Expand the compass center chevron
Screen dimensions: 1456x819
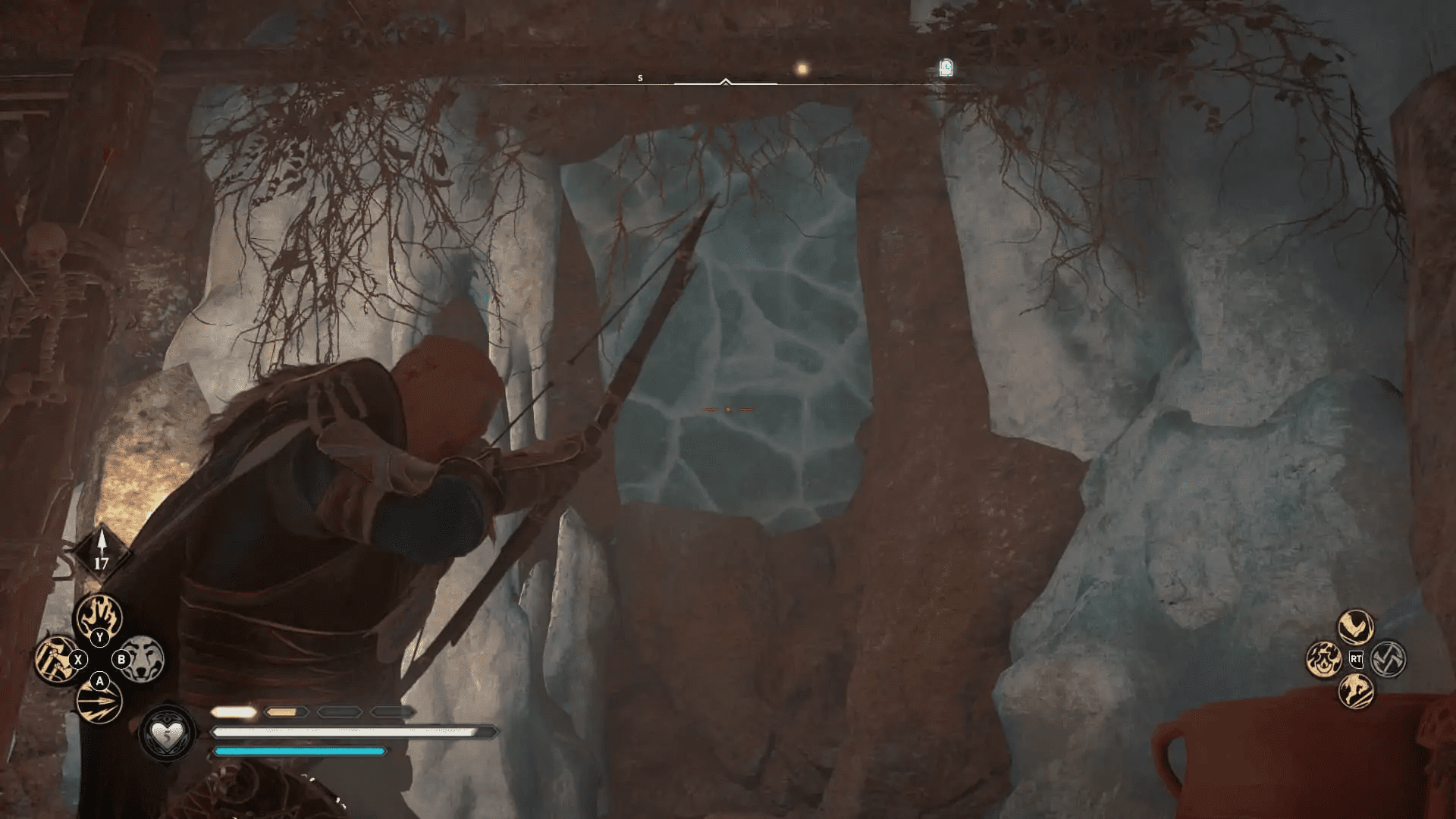click(726, 79)
